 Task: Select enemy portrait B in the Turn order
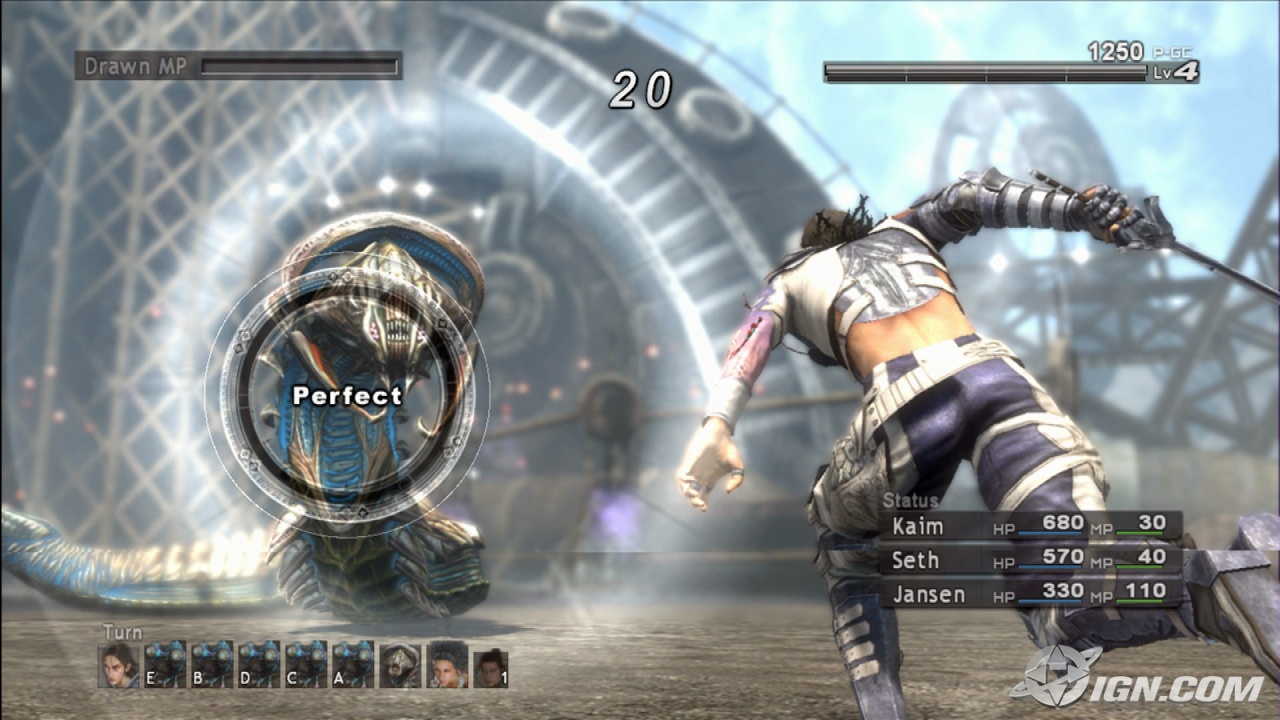(211, 665)
